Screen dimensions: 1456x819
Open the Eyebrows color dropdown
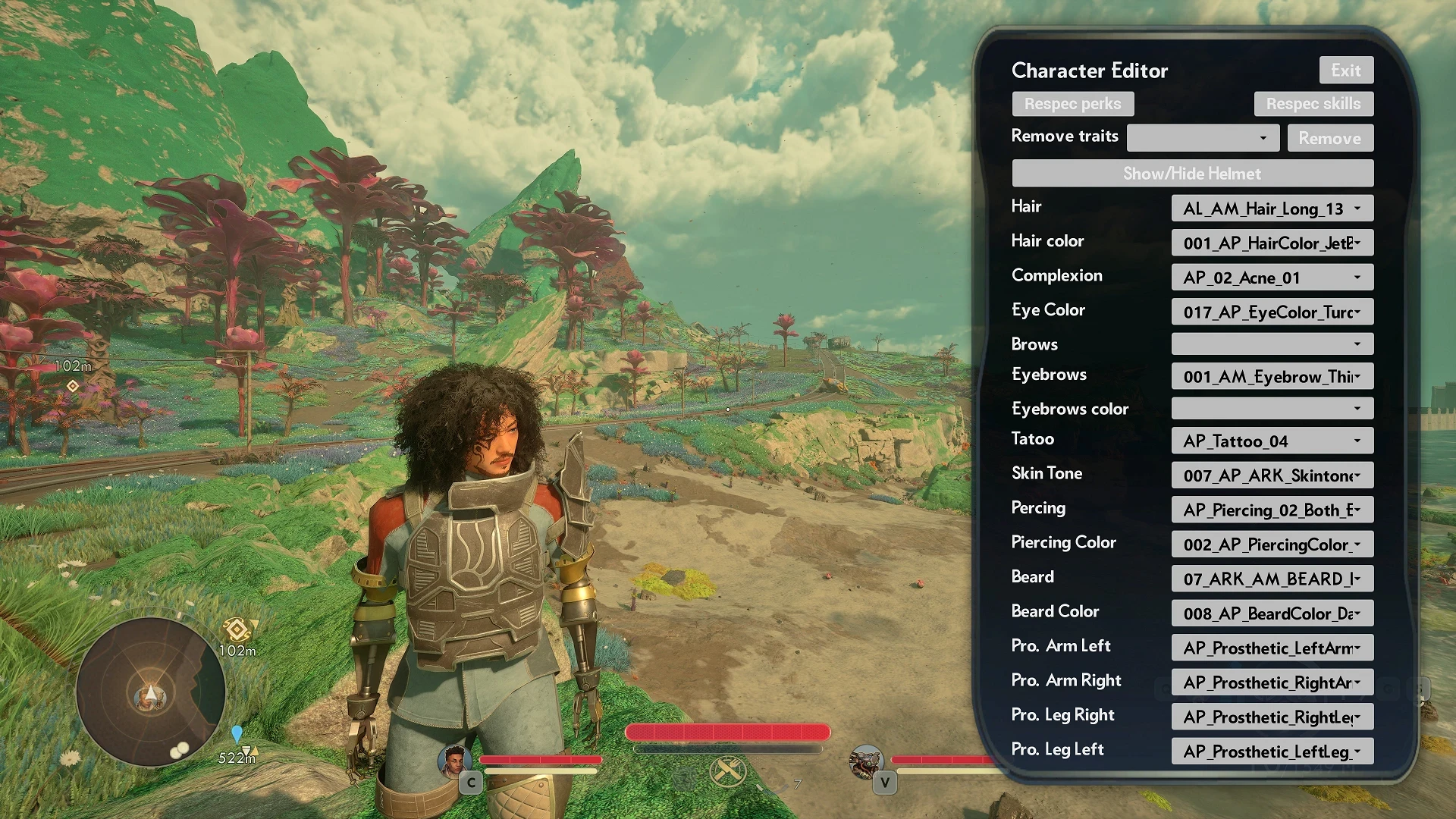tap(1272, 409)
